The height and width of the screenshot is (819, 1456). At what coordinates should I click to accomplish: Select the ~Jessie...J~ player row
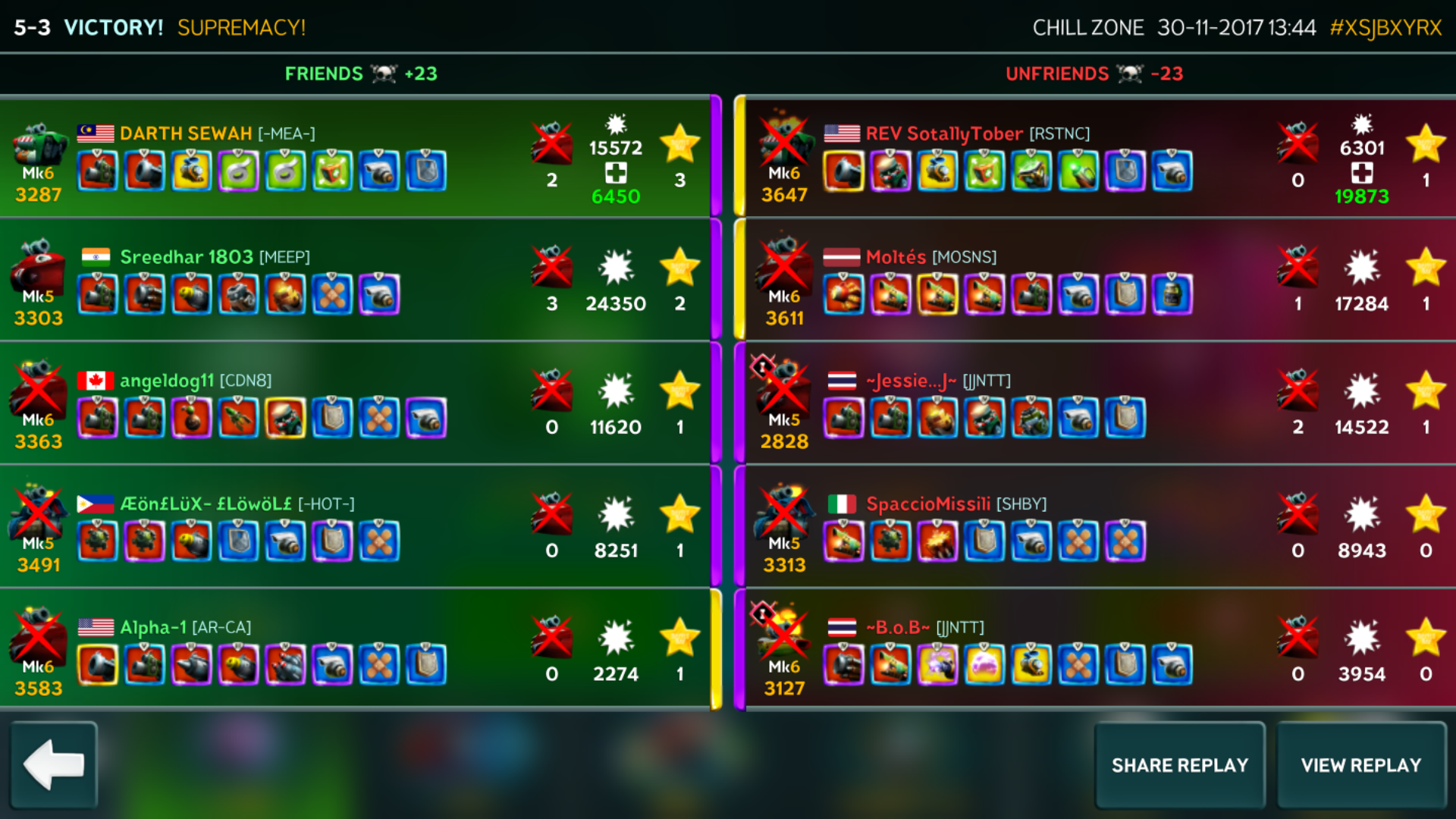(1100, 404)
